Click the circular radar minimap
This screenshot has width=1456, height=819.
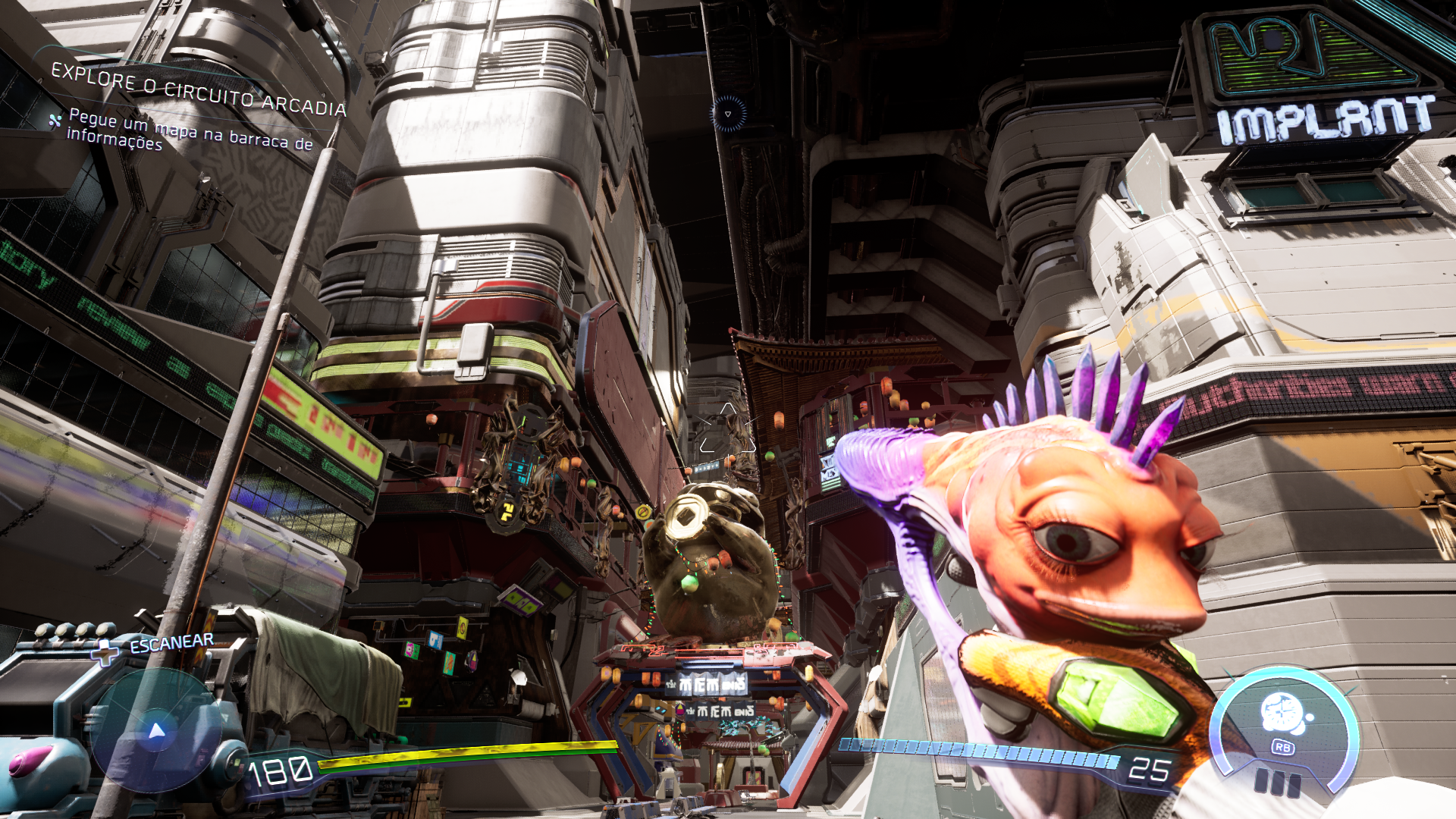tap(156, 730)
